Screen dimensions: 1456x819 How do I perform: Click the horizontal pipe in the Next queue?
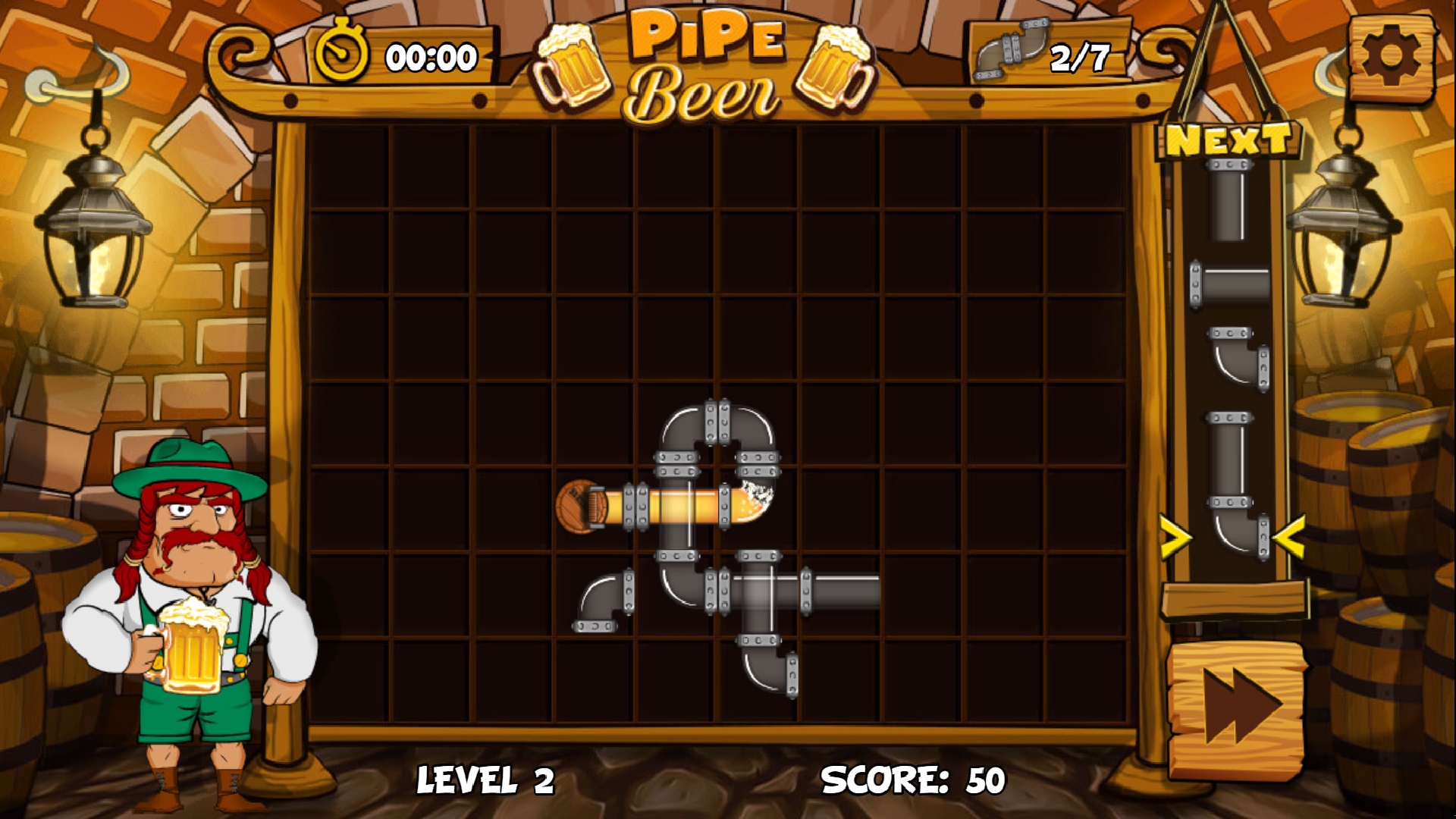(x=1230, y=284)
